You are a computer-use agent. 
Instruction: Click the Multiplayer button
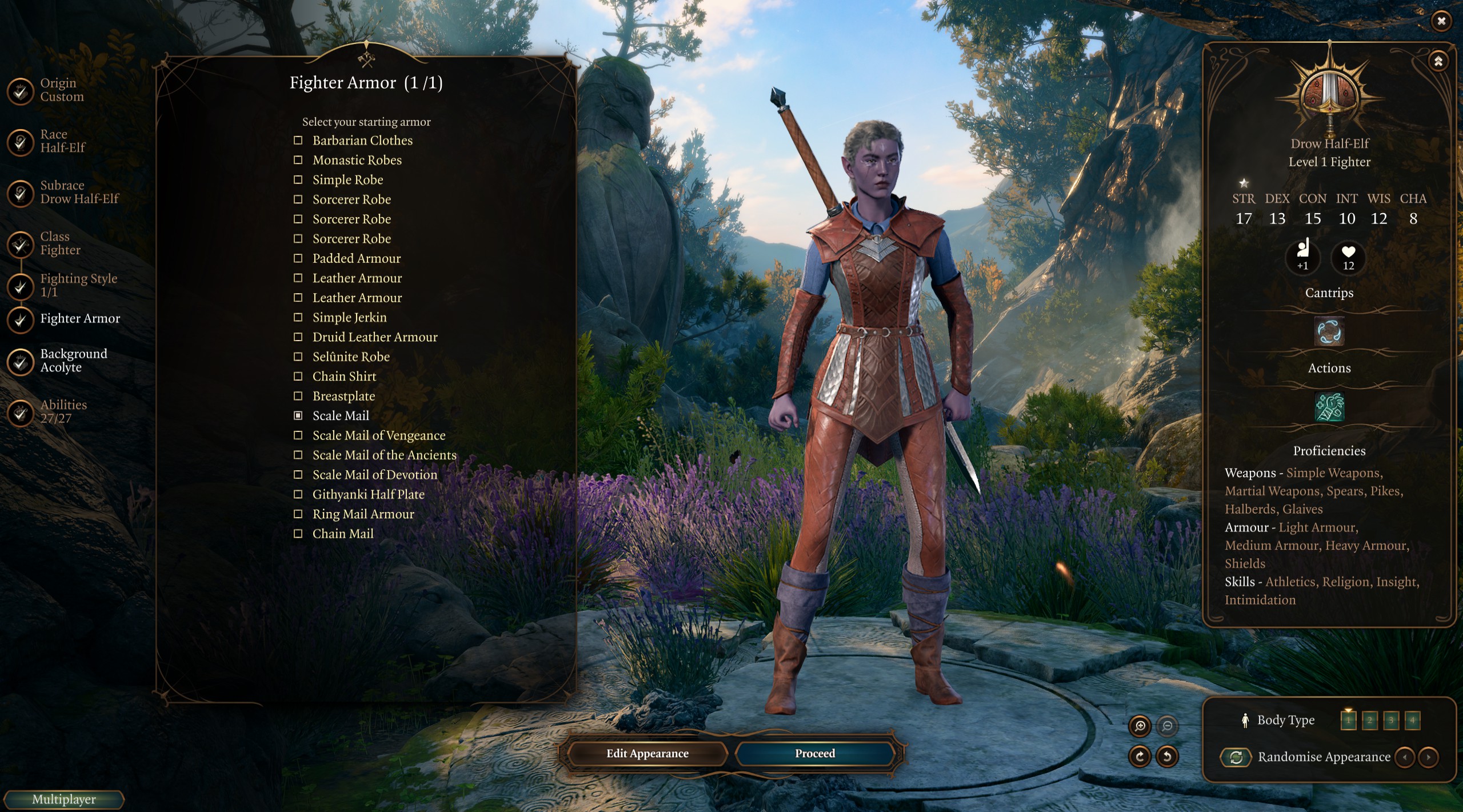click(x=63, y=799)
